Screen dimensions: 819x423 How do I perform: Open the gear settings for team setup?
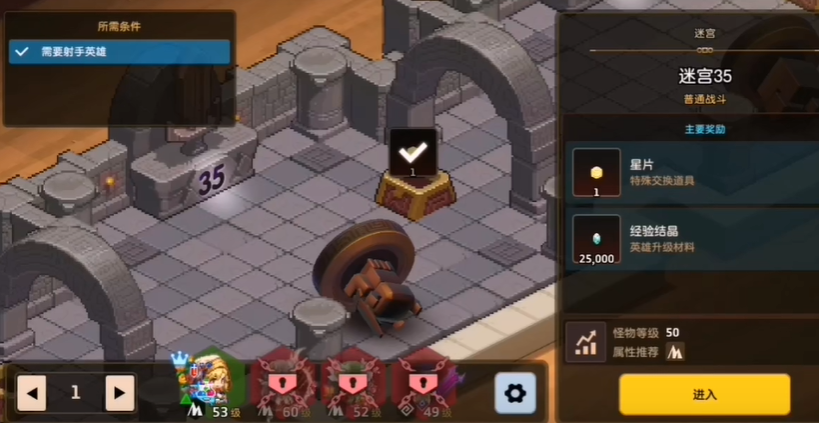pos(515,393)
